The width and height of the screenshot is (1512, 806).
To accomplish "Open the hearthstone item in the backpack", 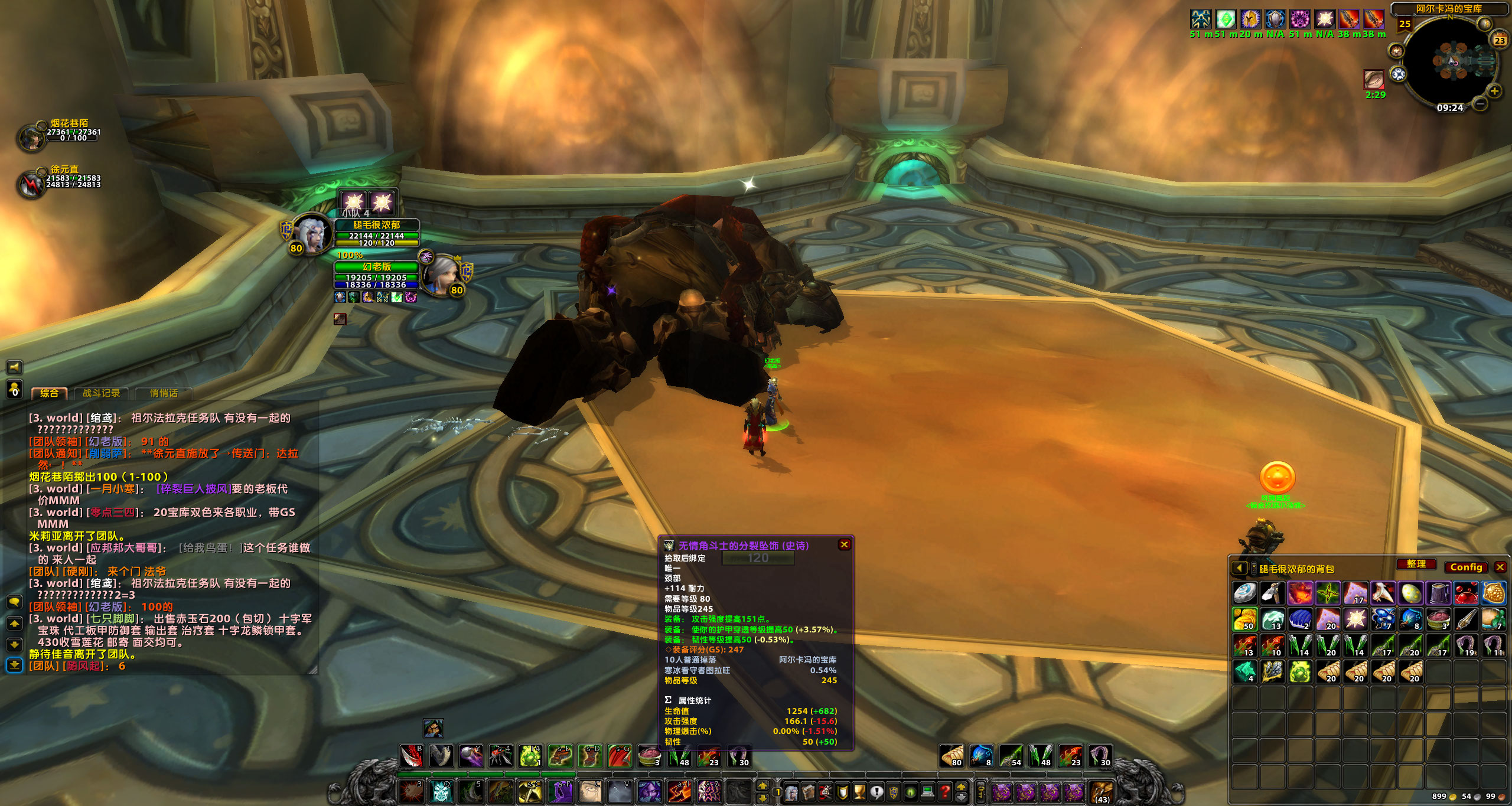I will coord(1246,593).
